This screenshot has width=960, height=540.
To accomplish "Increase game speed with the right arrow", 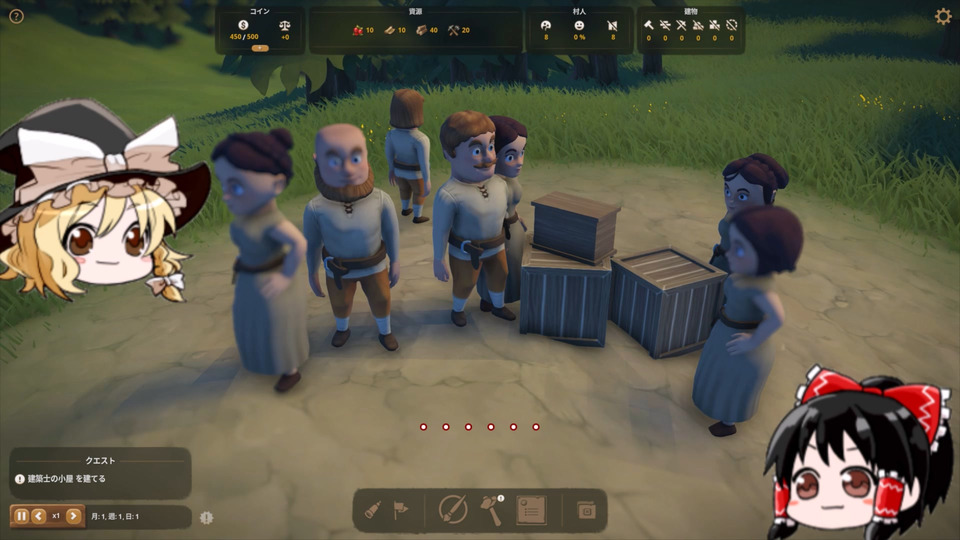I will 73,516.
